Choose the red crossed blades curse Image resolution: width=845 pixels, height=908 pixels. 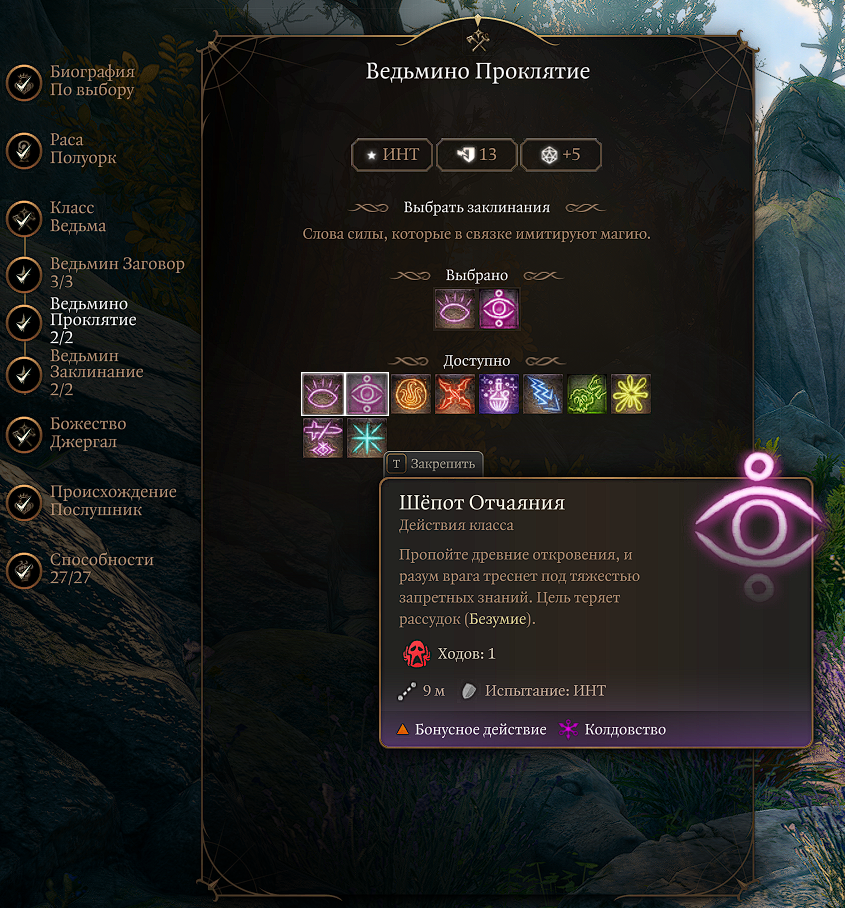coord(455,394)
